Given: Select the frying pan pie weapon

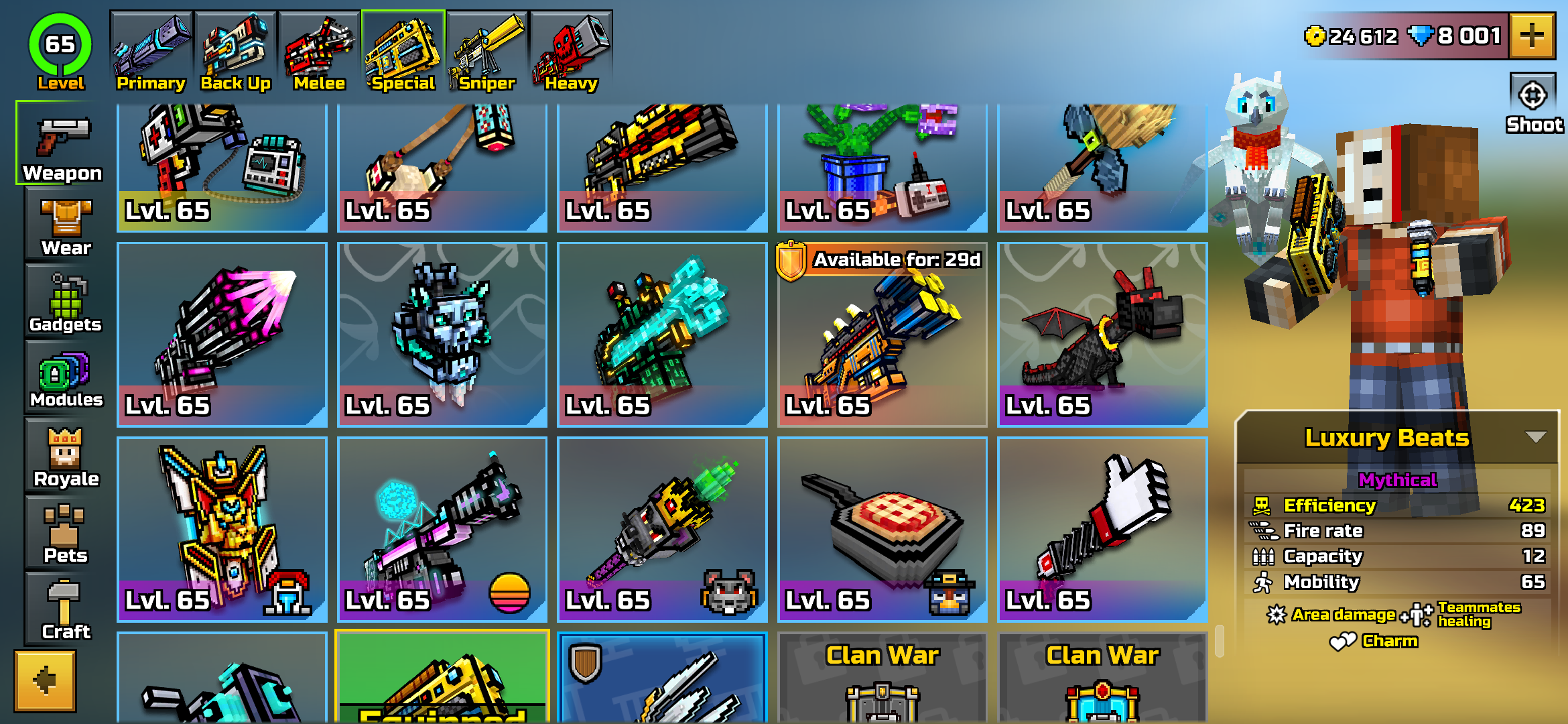Looking at the screenshot, I should click(x=882, y=526).
